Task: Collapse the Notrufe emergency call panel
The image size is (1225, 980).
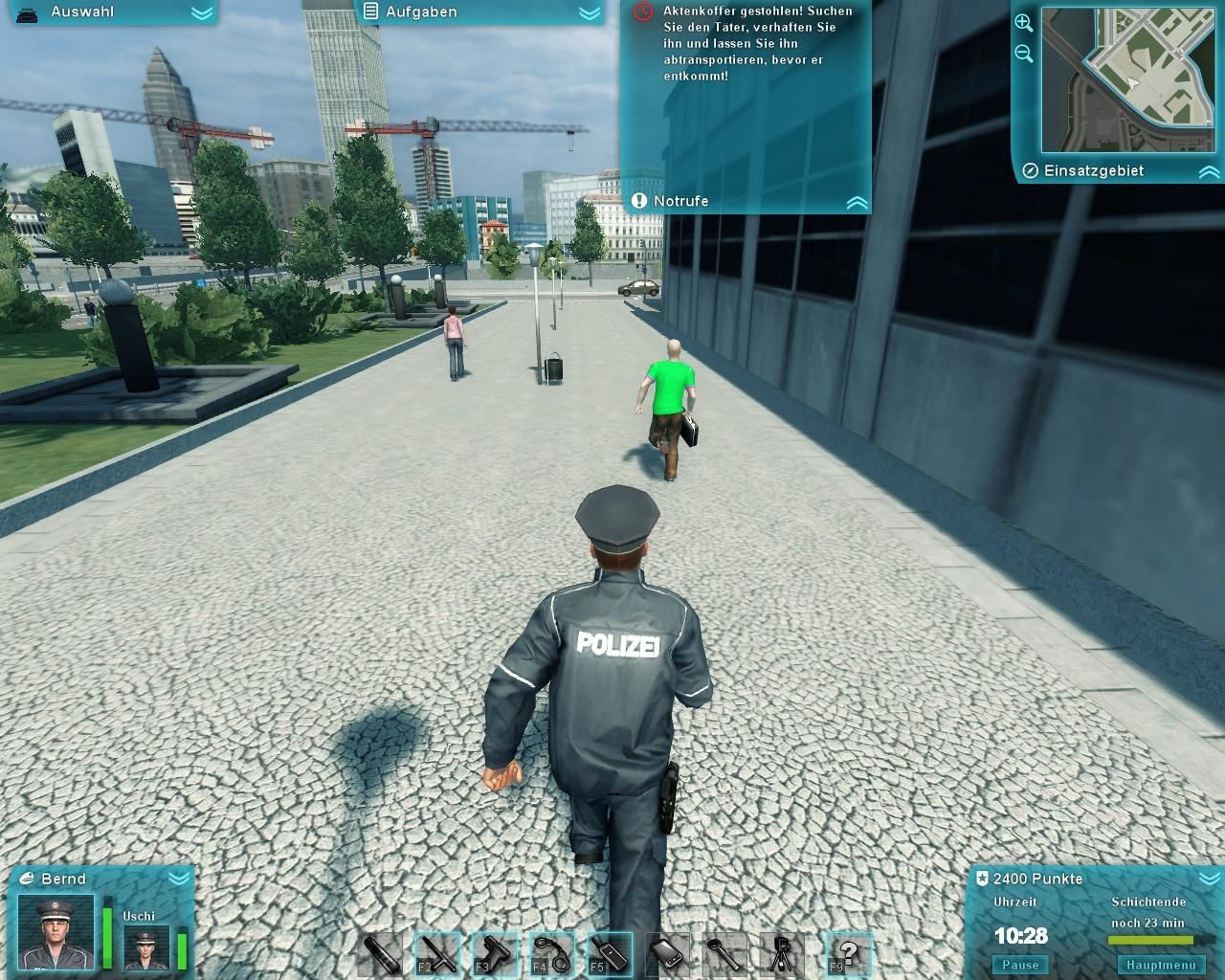Action: [857, 202]
